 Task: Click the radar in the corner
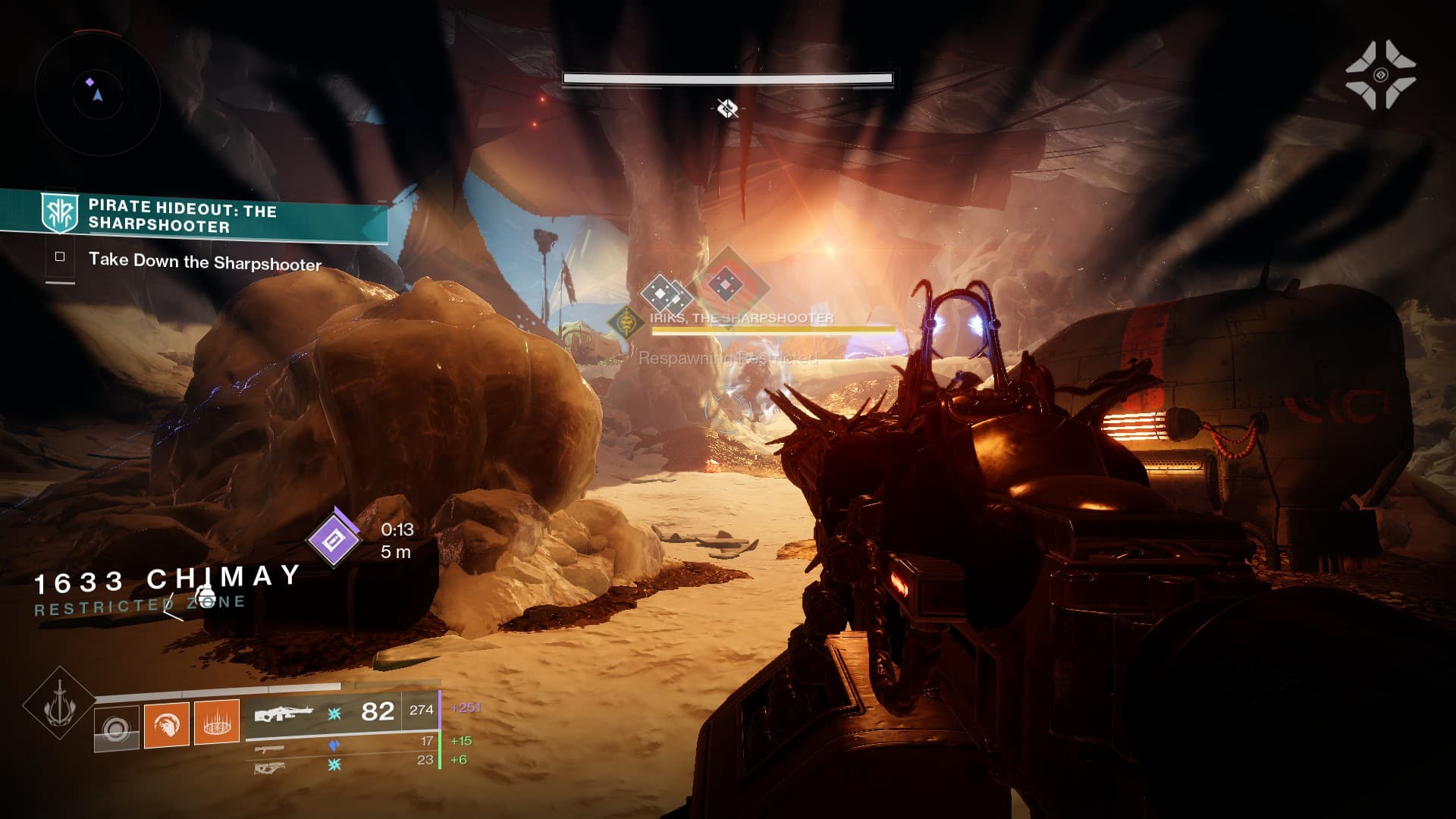coord(97,94)
